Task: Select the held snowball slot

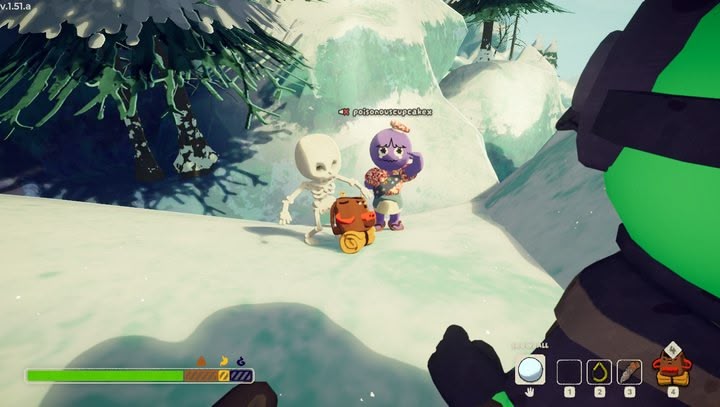Action: pos(531,370)
